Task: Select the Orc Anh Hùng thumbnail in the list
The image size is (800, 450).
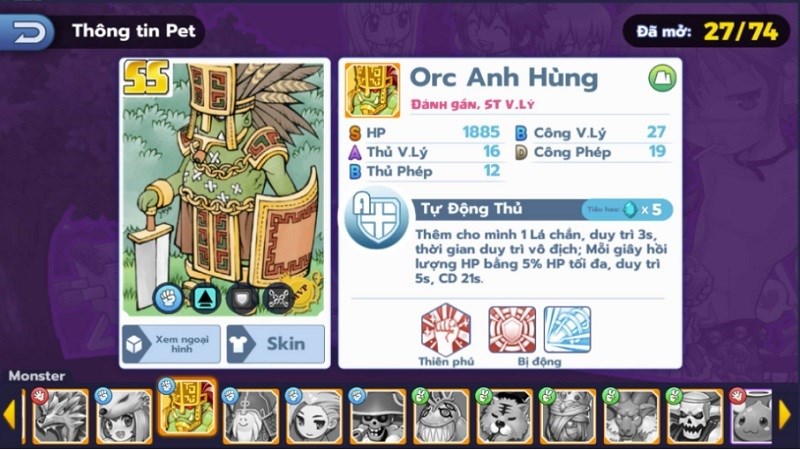Action: tap(187, 413)
